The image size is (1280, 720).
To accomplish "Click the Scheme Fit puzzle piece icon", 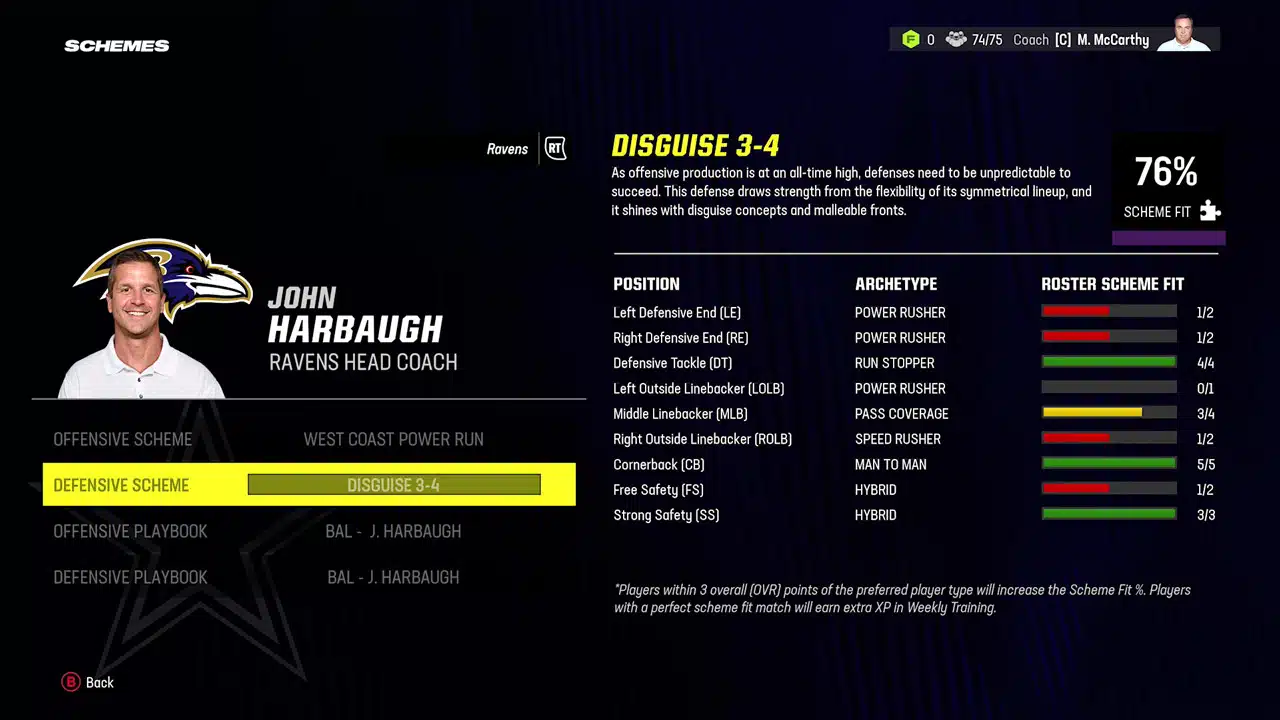I will tap(1210, 211).
